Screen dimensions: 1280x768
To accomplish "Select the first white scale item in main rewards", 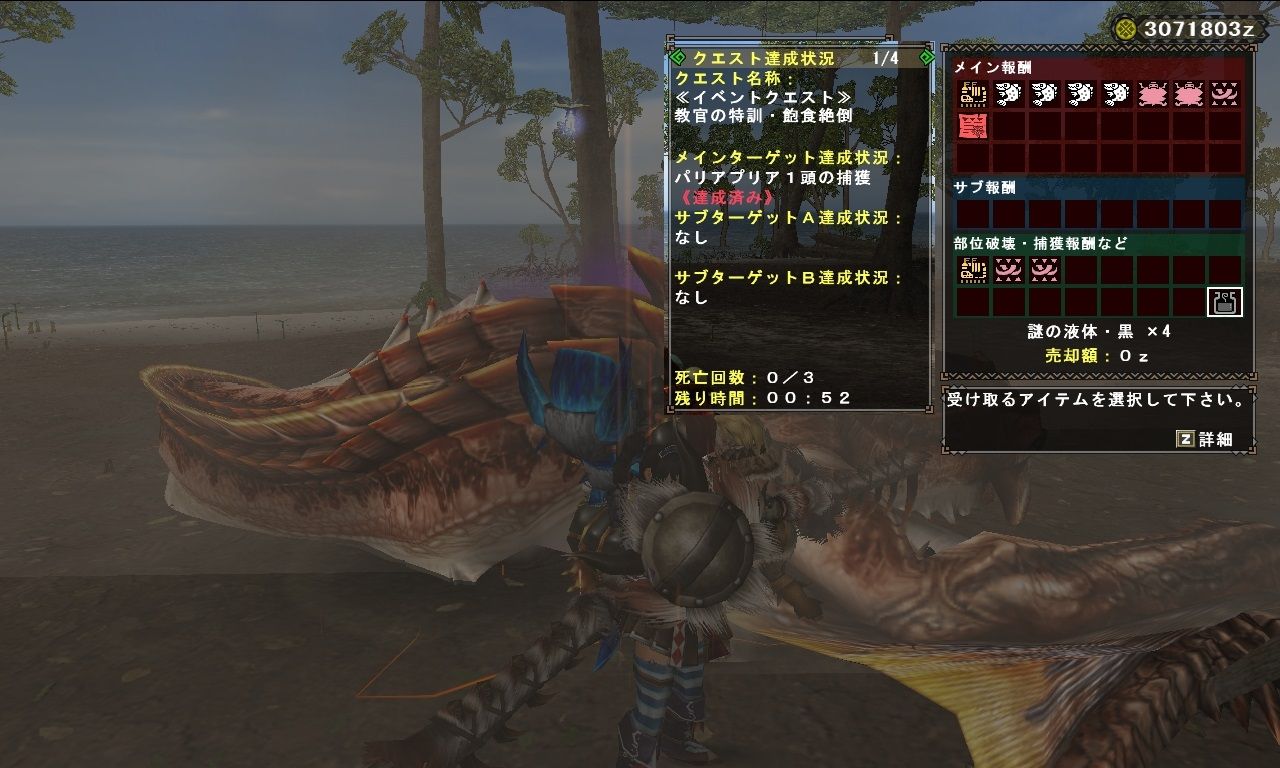I will pyautogui.click(x=1009, y=94).
